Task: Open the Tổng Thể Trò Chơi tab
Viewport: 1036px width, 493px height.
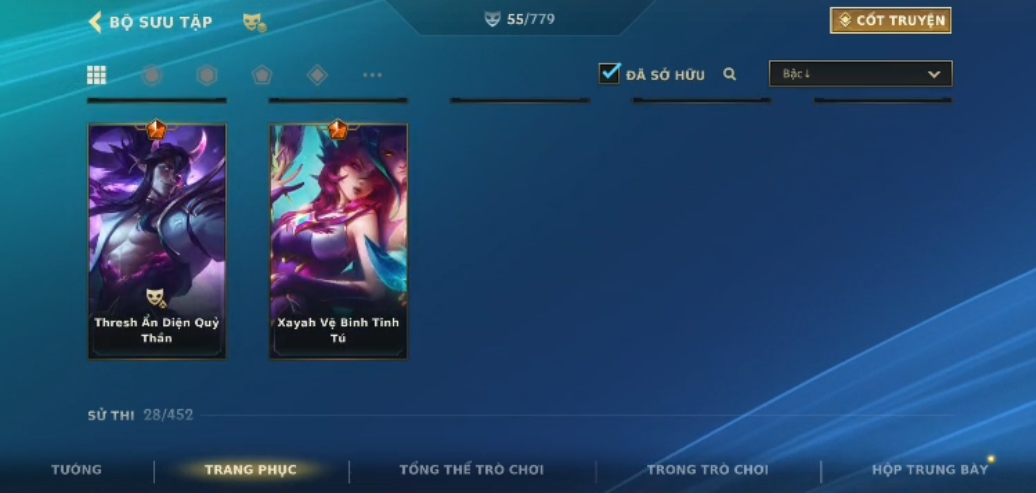Action: 471,470
